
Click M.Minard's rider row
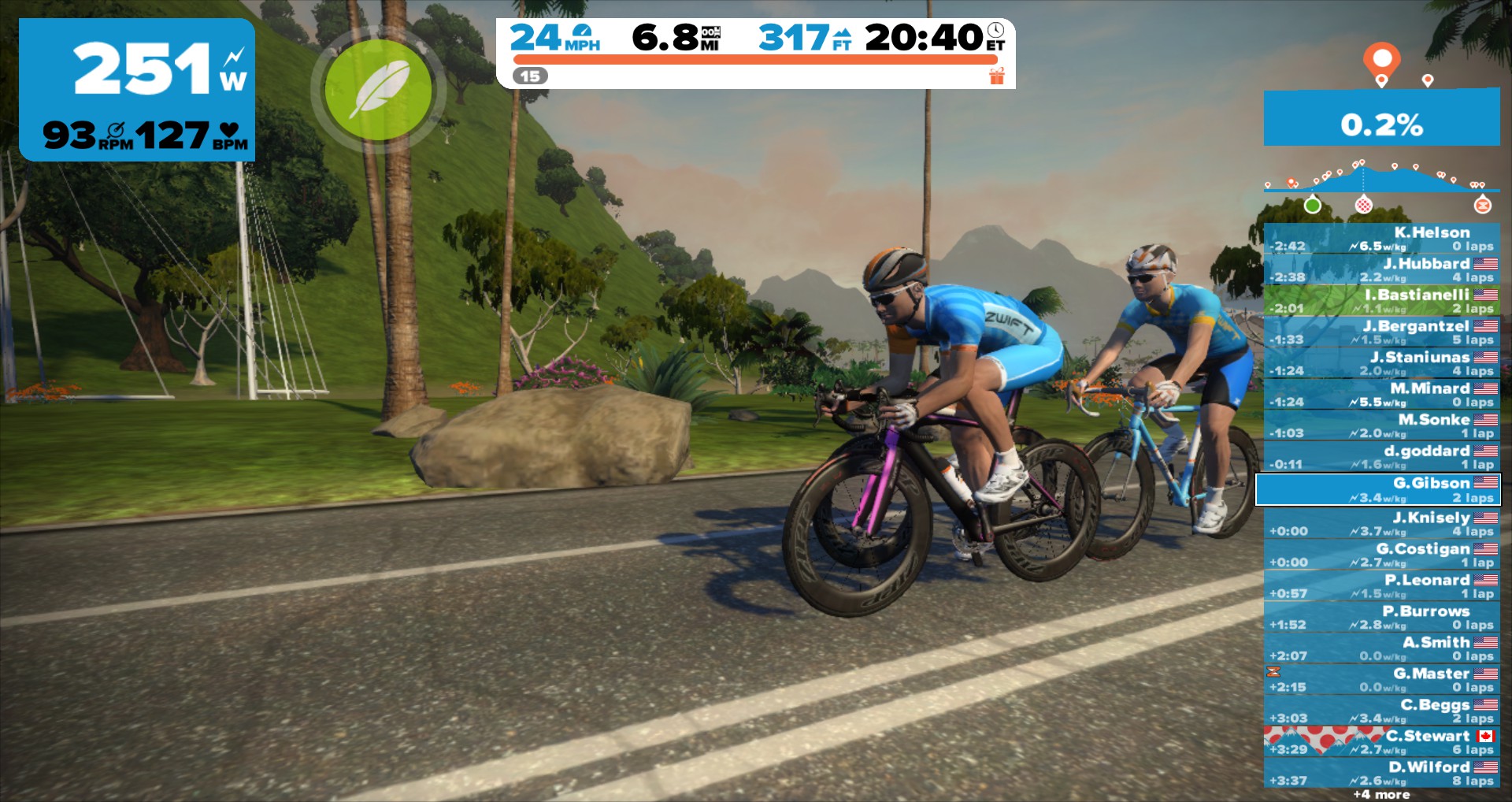(x=1381, y=395)
